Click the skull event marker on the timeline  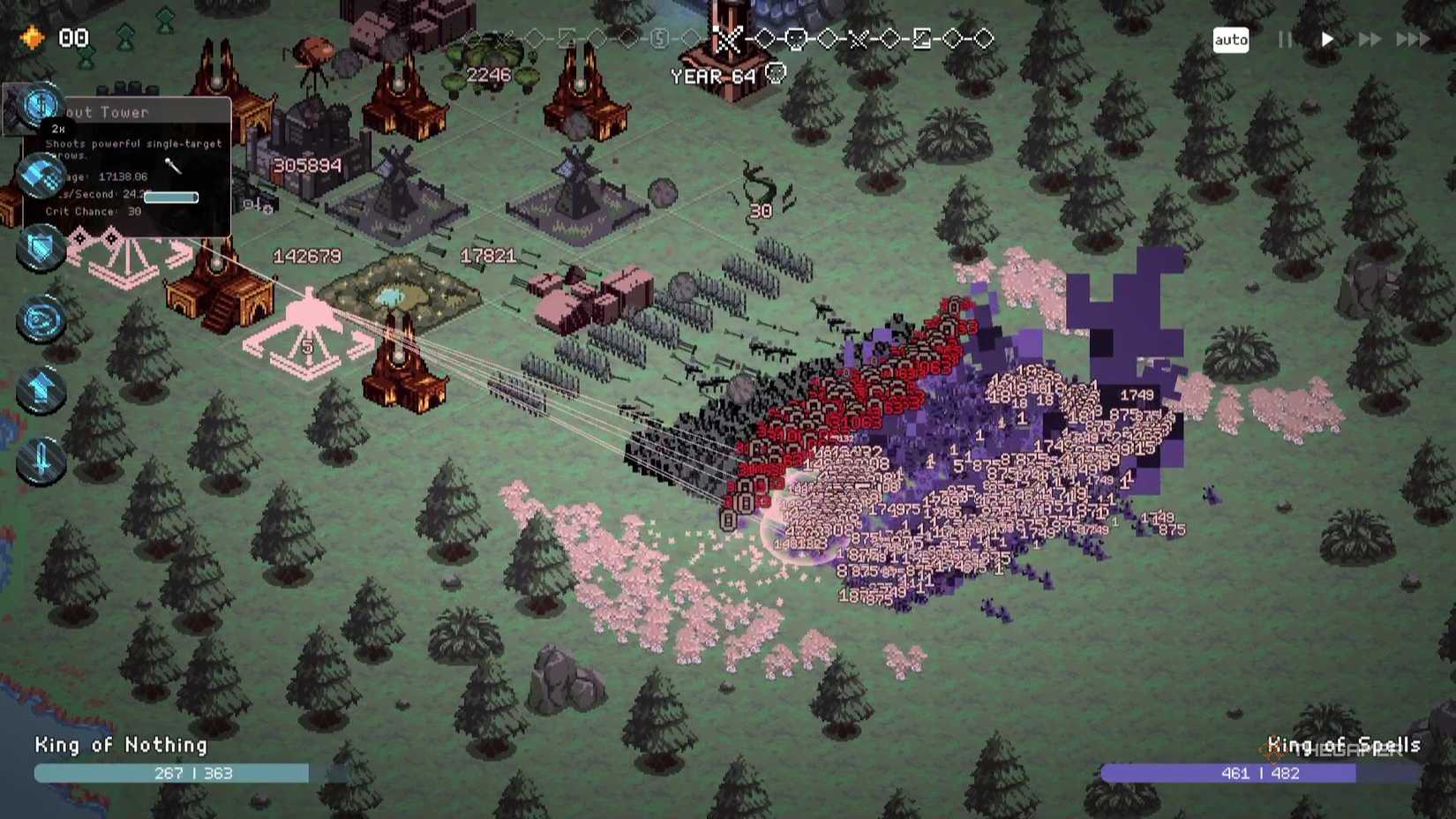click(796, 39)
